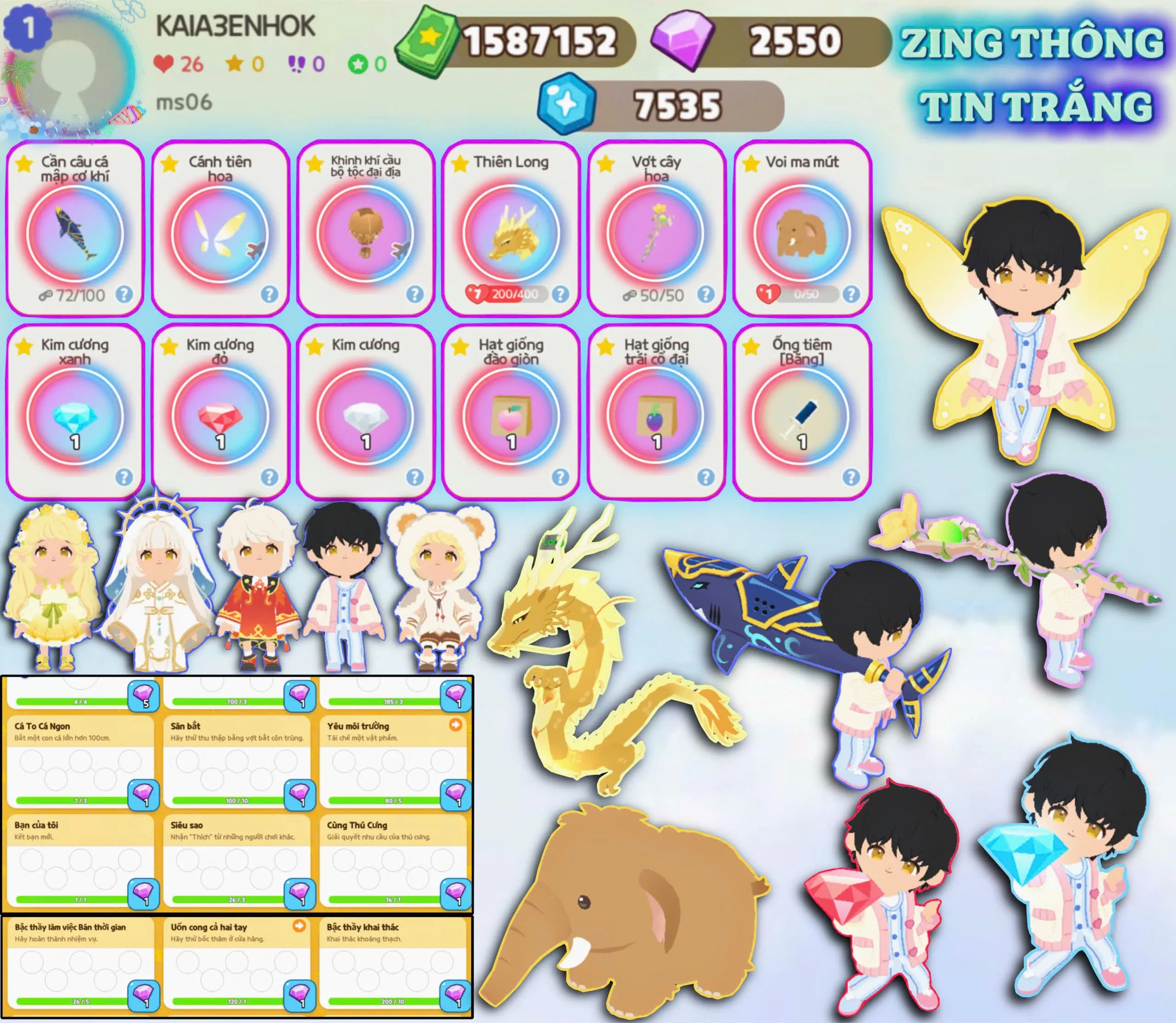Open the Thiên Long dragon pet card
Image resolution: width=1176 pixels, height=1023 pixels.
click(x=511, y=228)
